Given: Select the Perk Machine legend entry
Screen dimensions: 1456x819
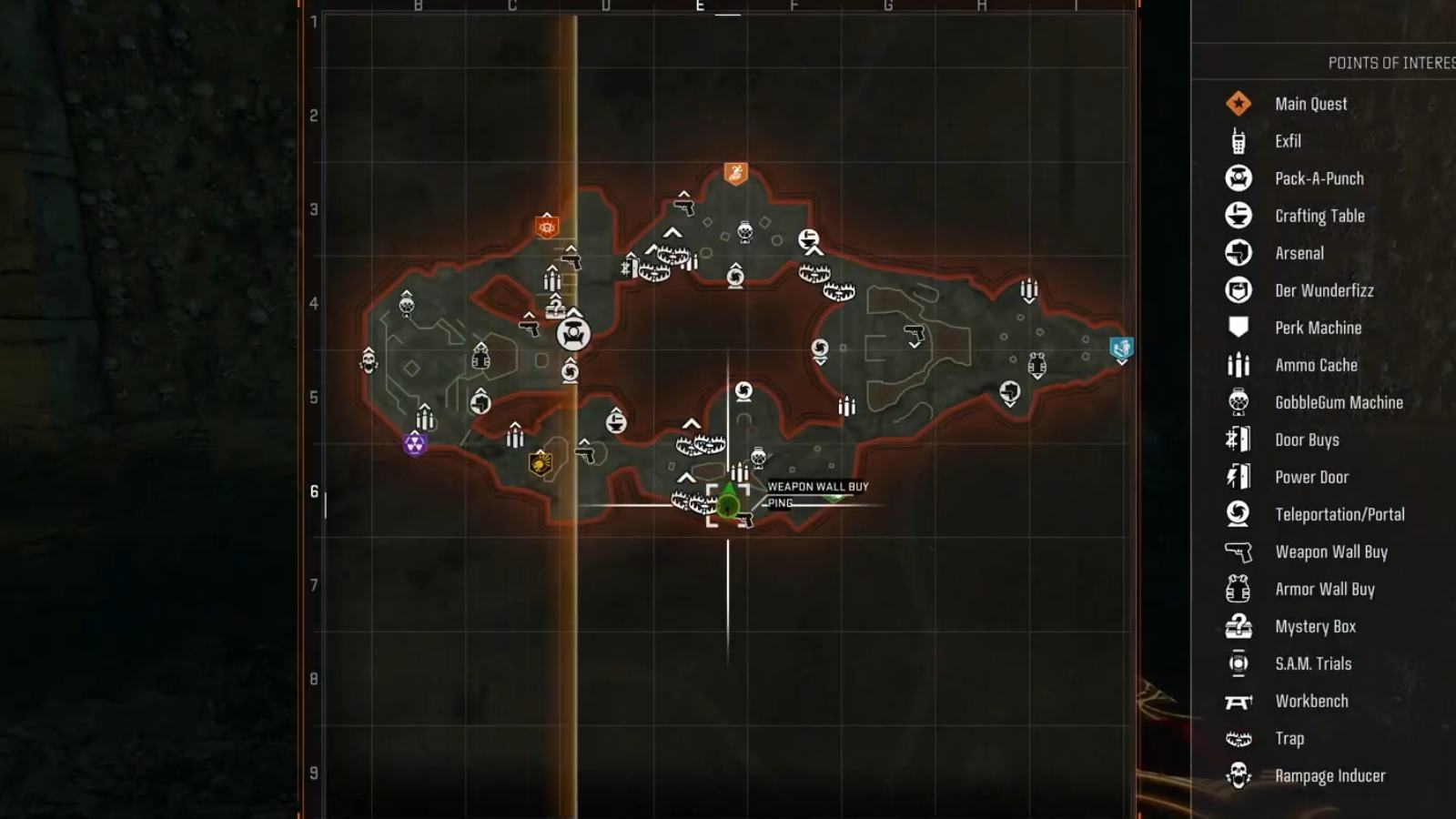Looking at the screenshot, I should click(x=1318, y=328).
